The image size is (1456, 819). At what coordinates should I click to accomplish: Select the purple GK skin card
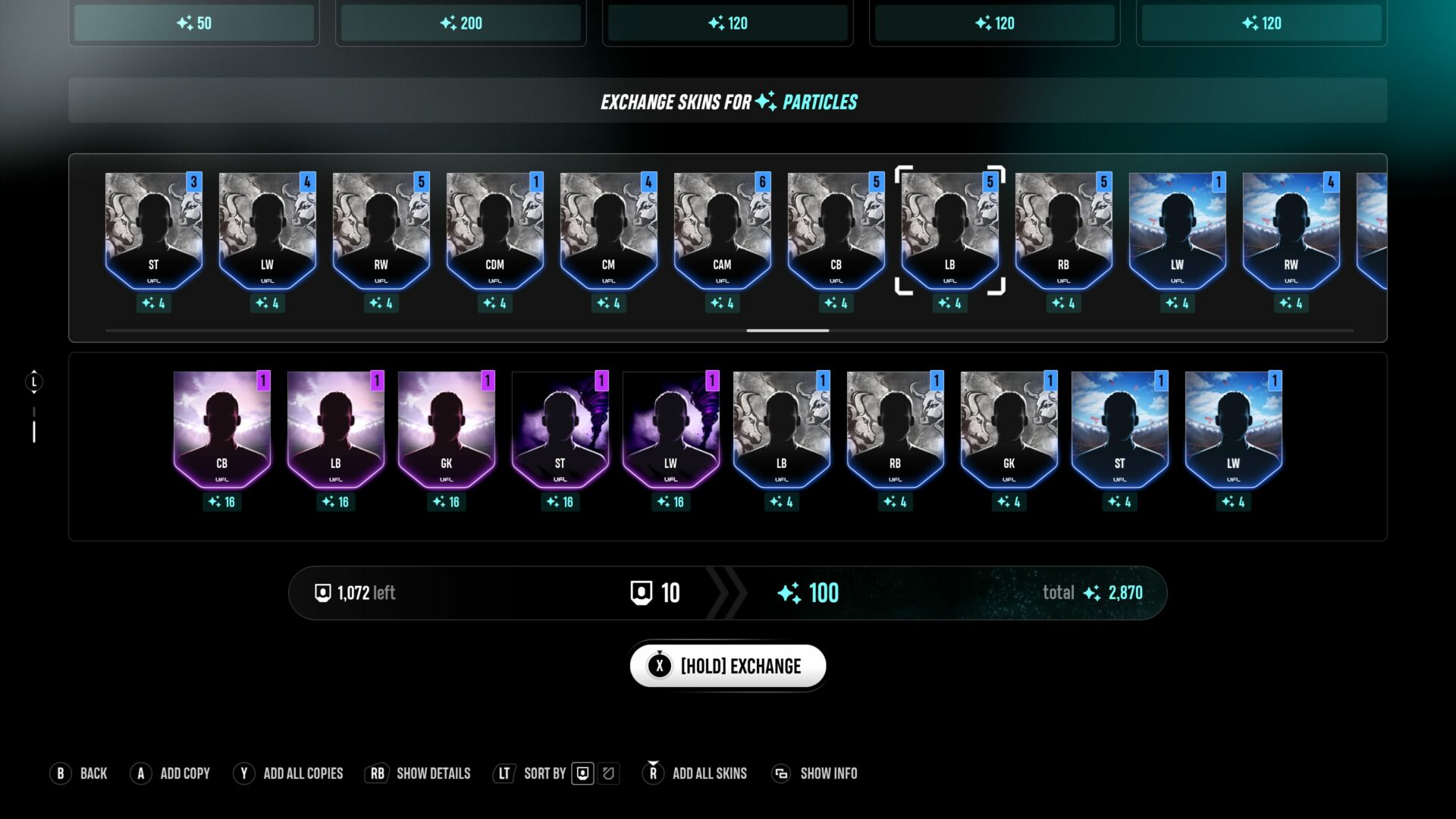pyautogui.click(x=446, y=430)
